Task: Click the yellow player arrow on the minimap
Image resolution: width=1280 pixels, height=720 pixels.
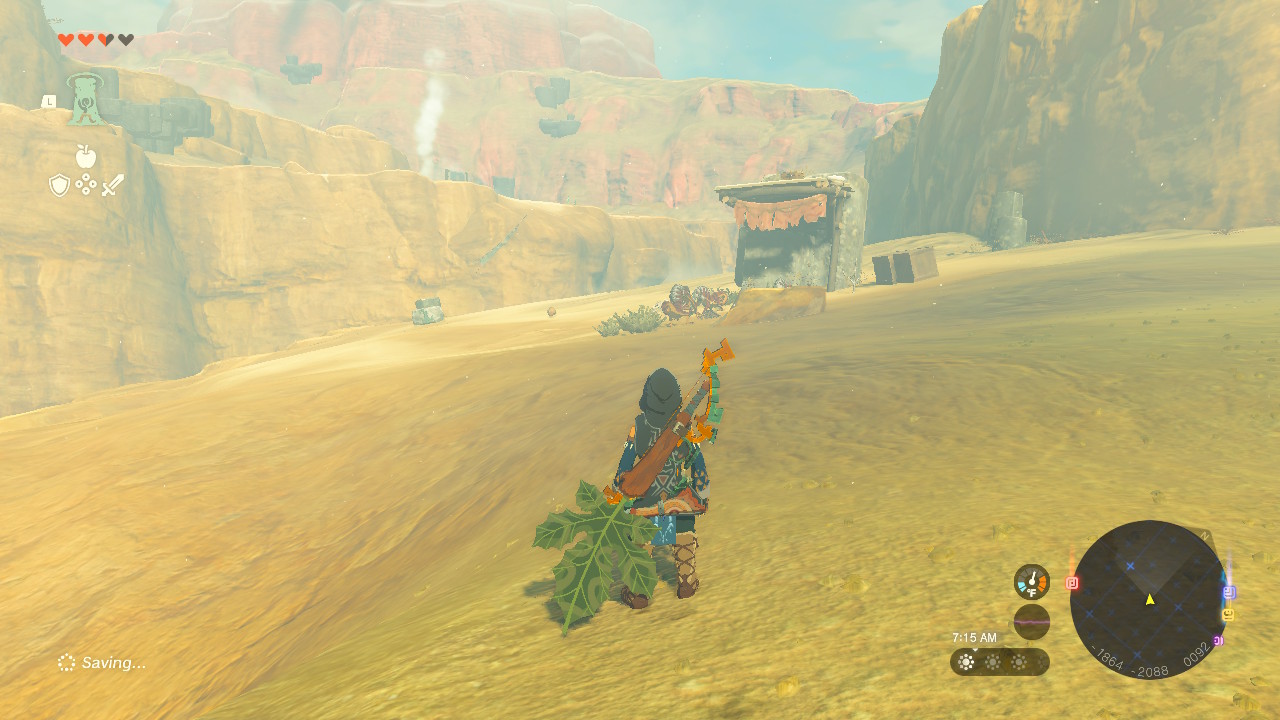Action: click(1150, 600)
